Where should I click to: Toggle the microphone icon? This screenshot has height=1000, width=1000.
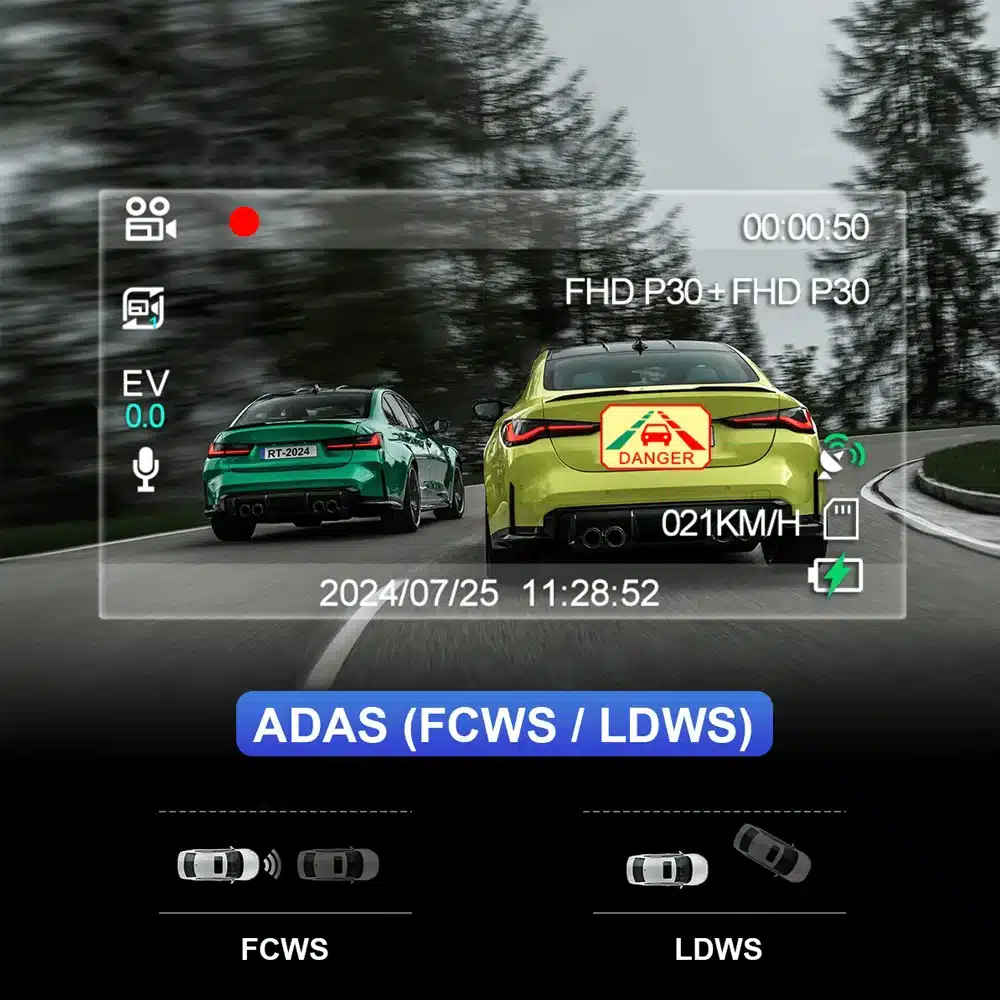click(146, 468)
